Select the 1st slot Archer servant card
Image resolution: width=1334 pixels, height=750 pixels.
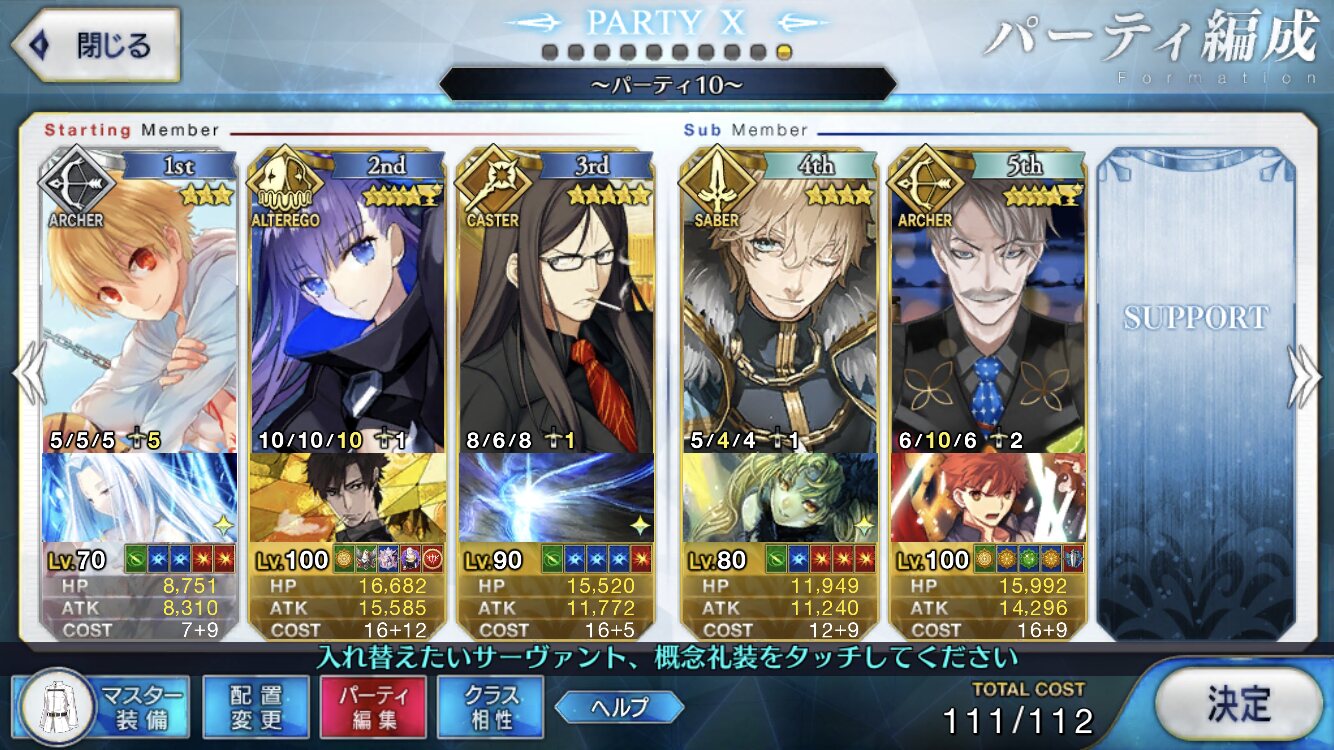[140, 300]
